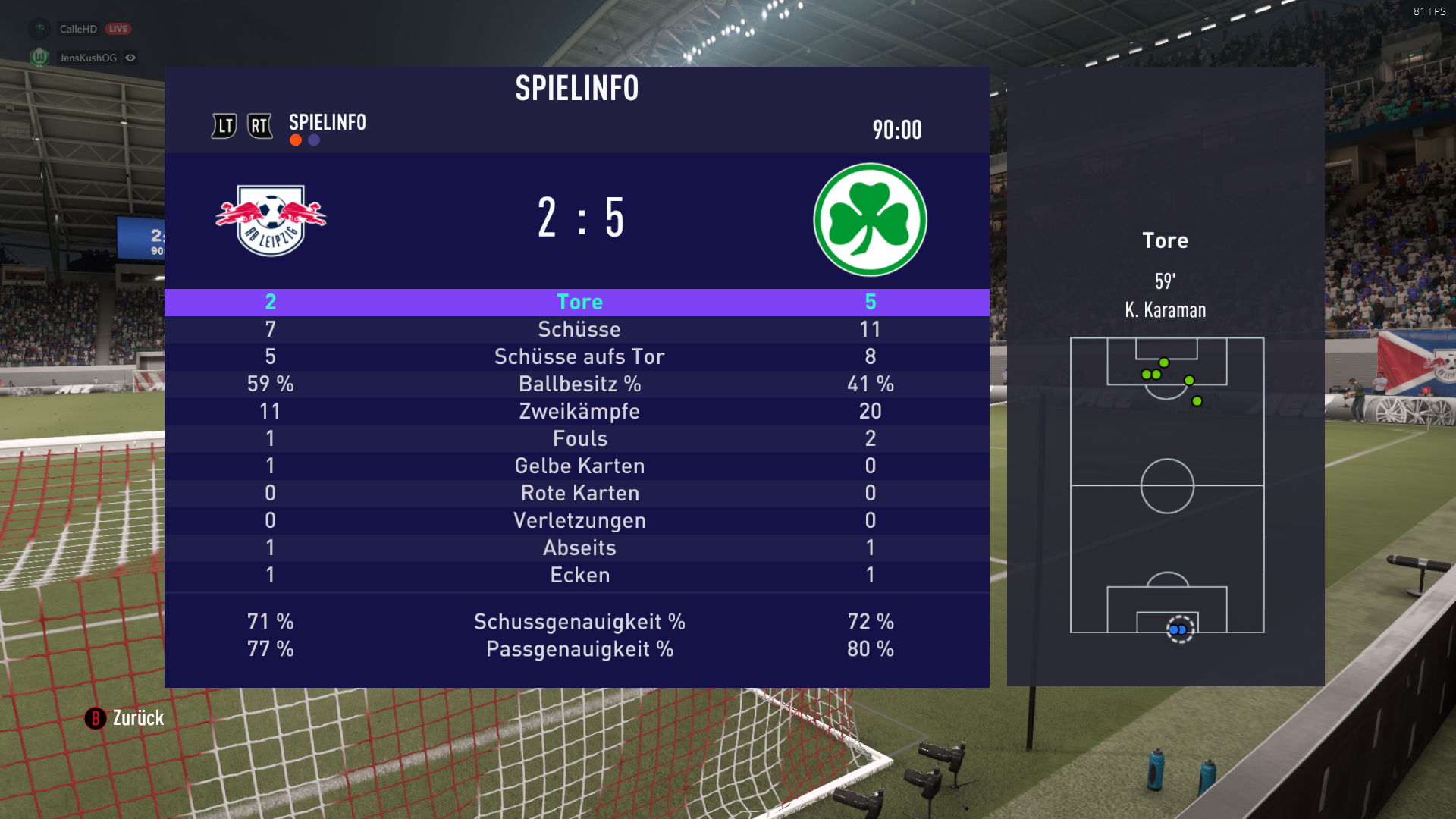Highlight the Ballbesitz % row
The height and width of the screenshot is (819, 1456).
(579, 384)
